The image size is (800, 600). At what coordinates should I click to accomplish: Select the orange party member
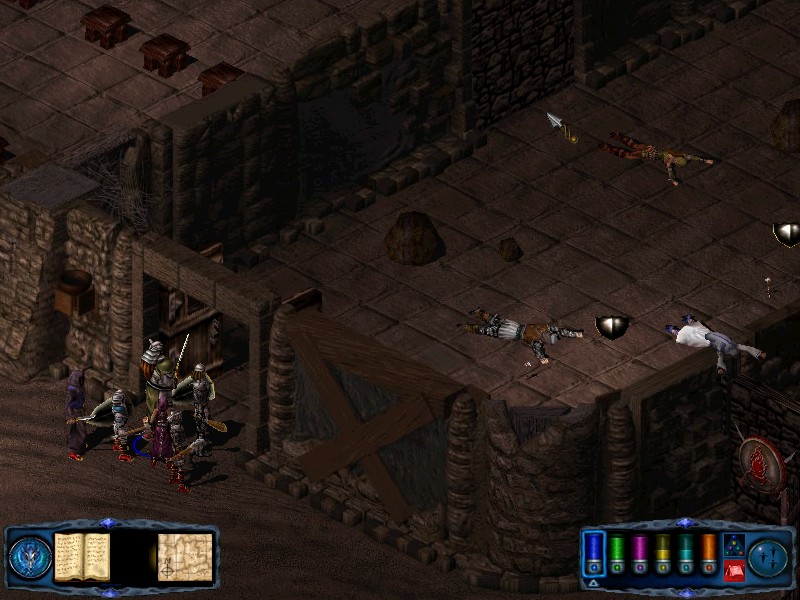point(708,553)
